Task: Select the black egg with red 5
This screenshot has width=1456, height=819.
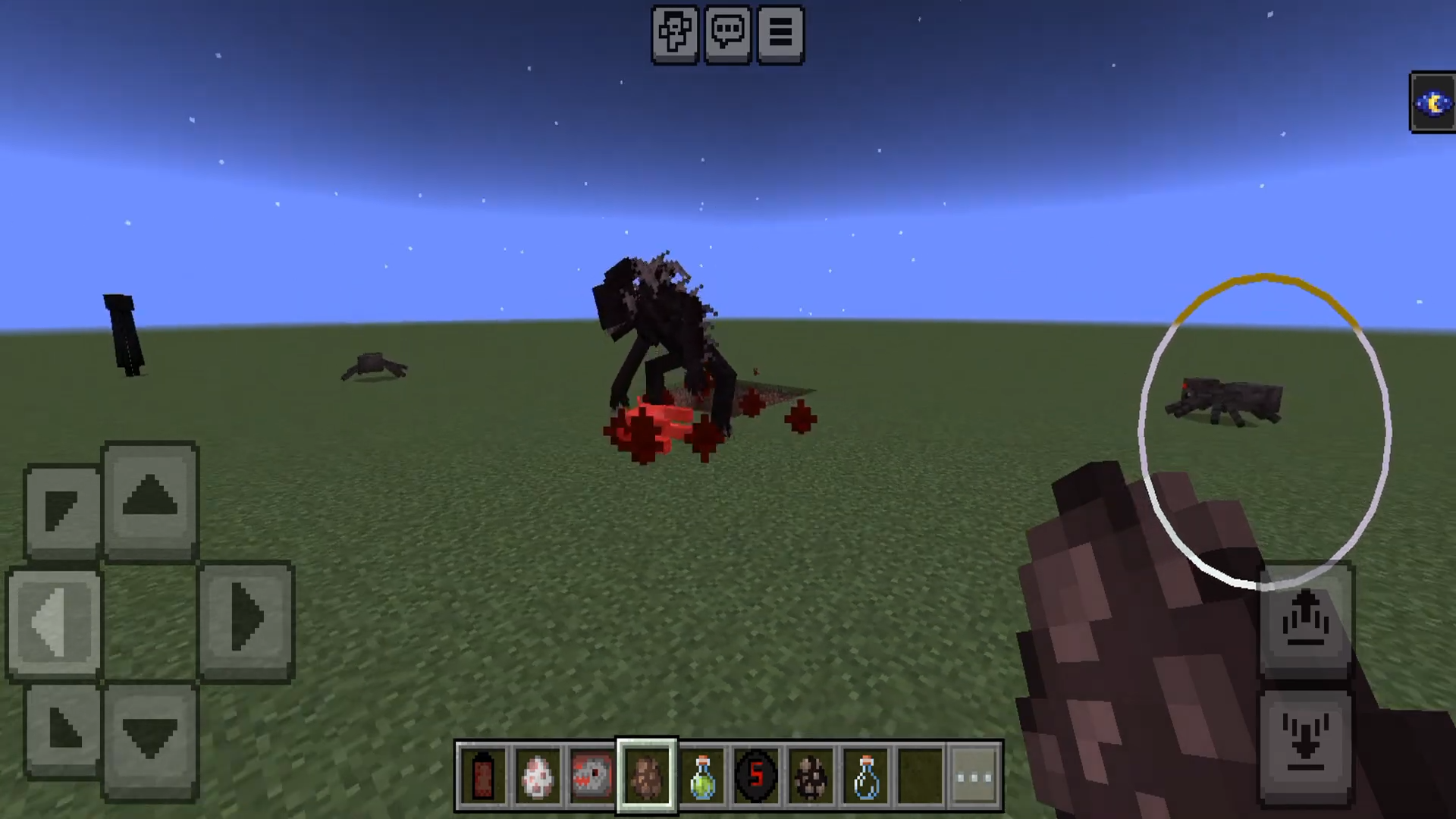Action: 756,777
